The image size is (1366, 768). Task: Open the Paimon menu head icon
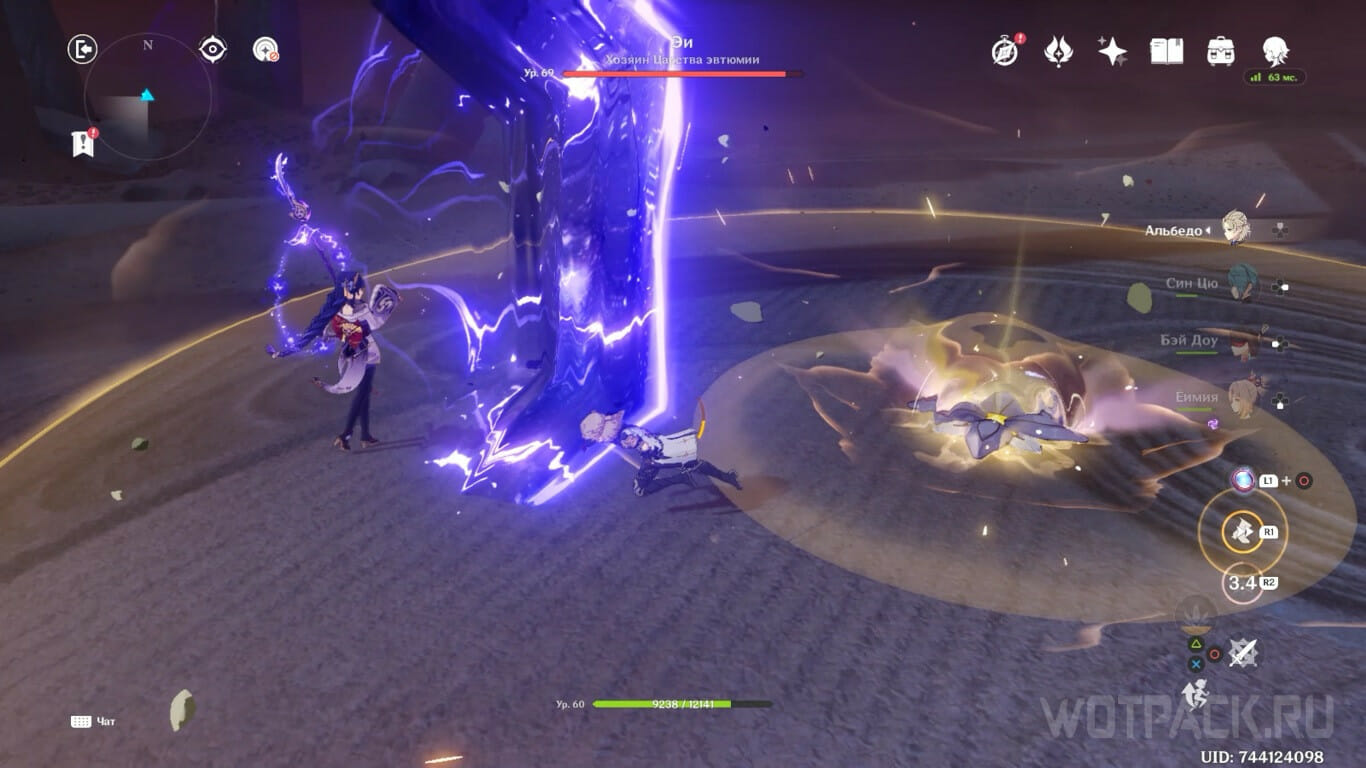point(1275,50)
